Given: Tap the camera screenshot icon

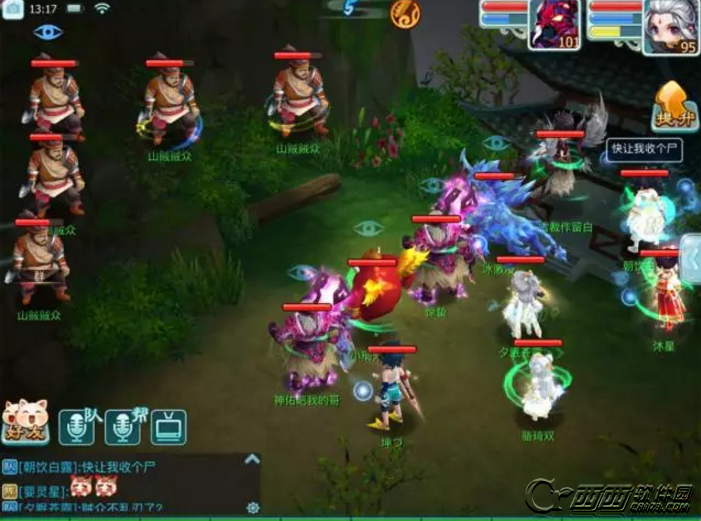Looking at the screenshot, I should [15, 9].
